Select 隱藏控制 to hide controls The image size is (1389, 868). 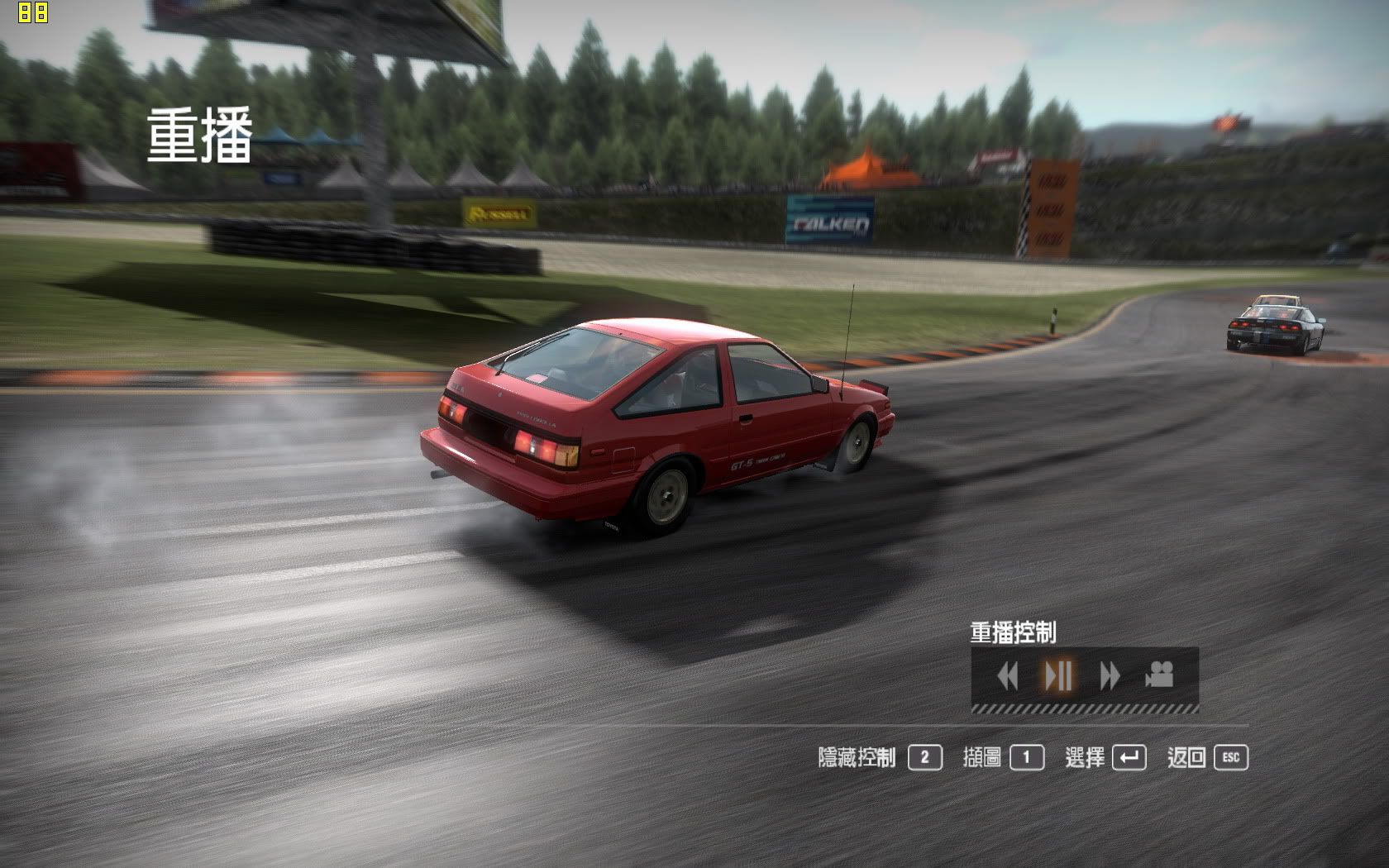click(880, 757)
